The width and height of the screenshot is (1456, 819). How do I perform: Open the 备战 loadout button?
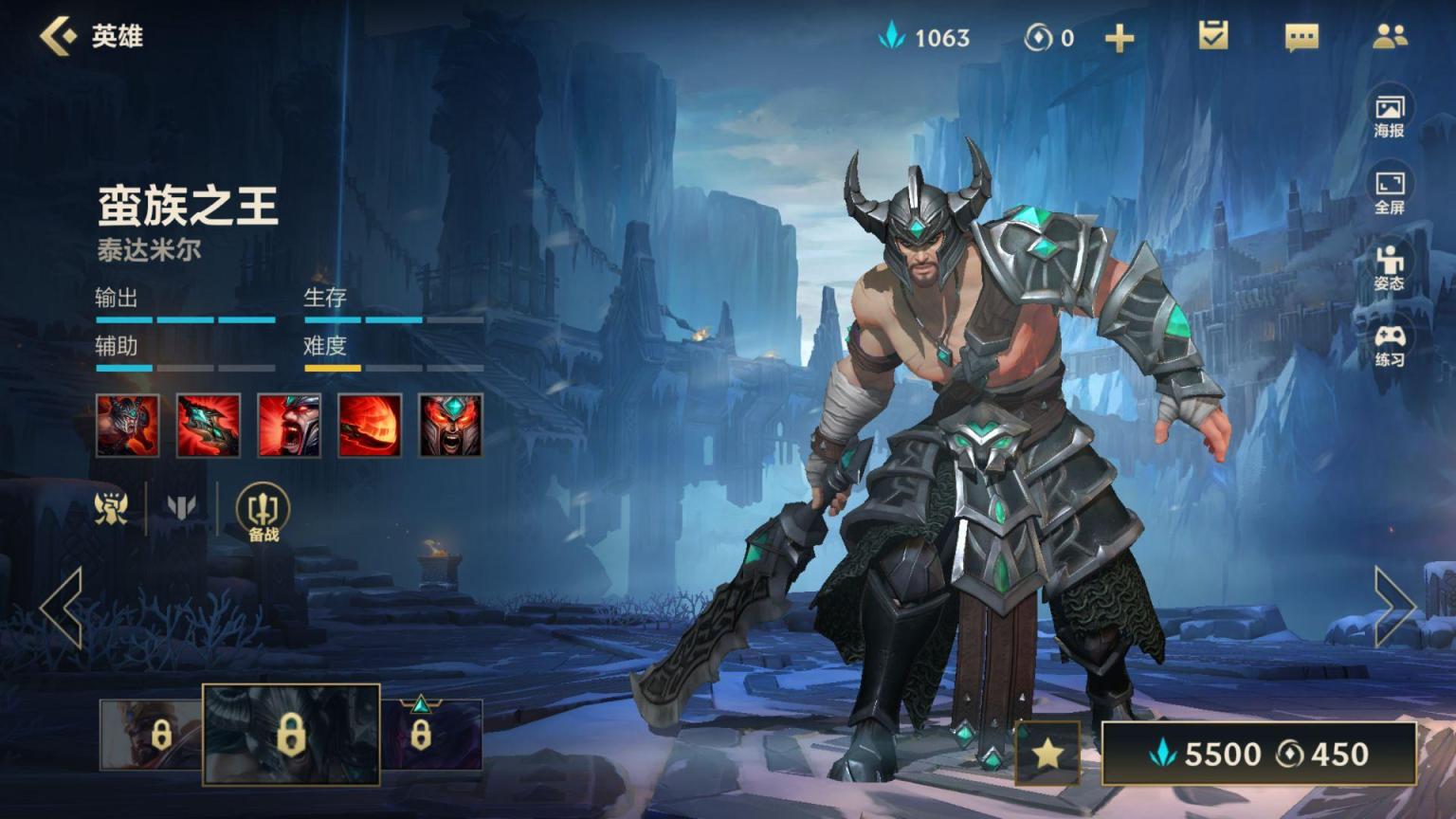click(263, 512)
